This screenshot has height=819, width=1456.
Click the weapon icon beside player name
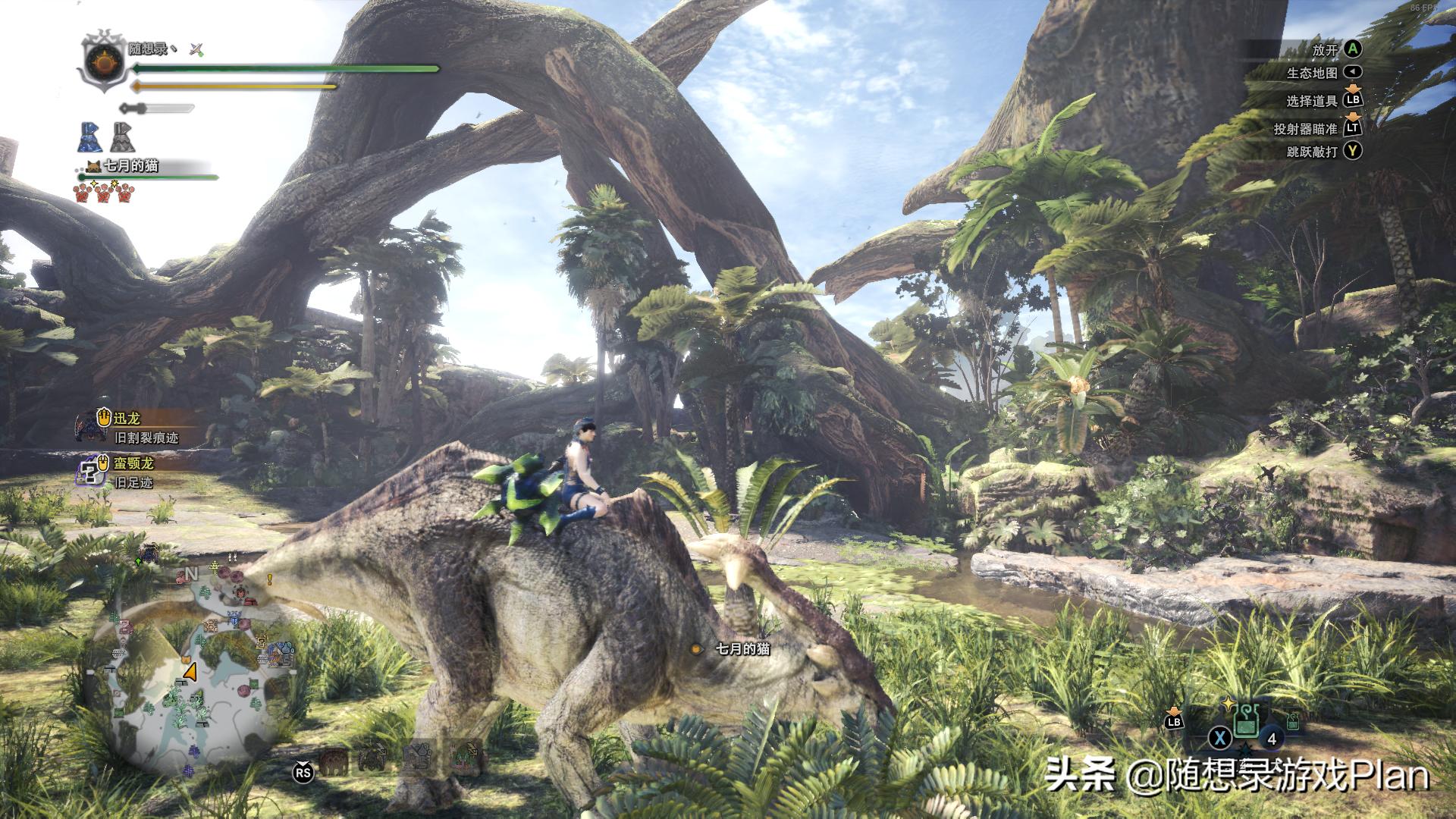tap(197, 50)
